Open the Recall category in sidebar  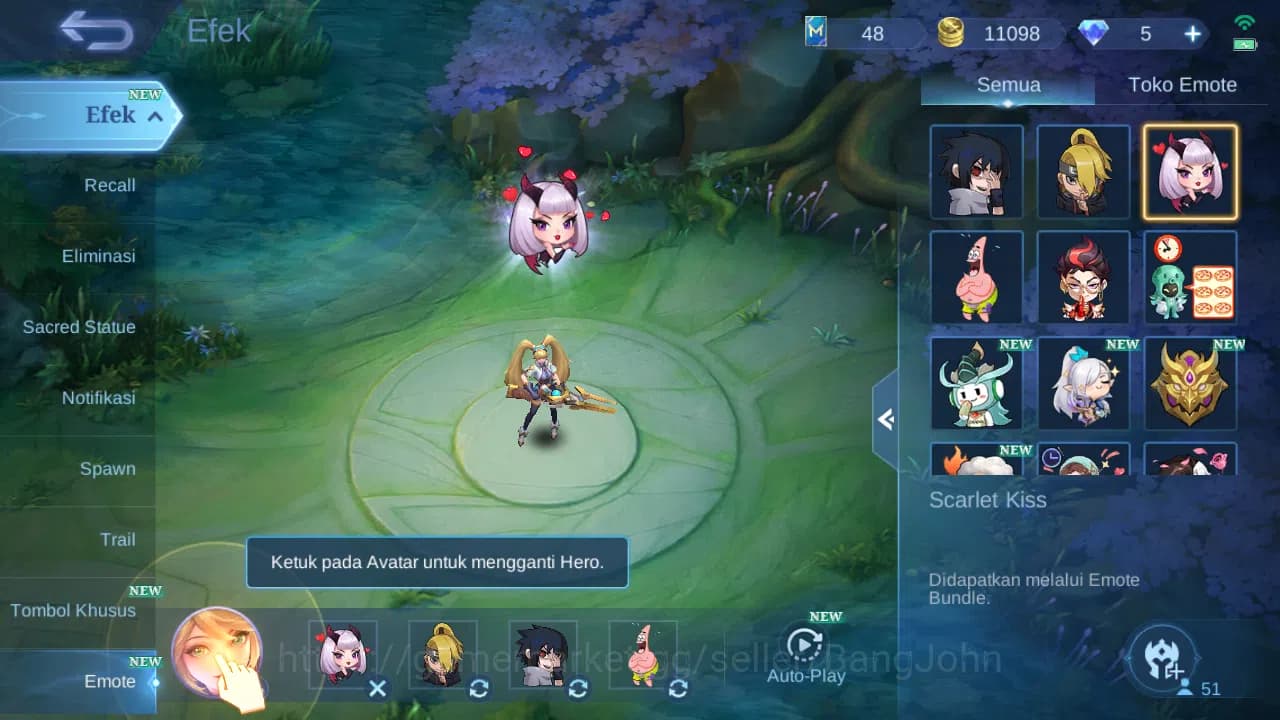pos(110,185)
